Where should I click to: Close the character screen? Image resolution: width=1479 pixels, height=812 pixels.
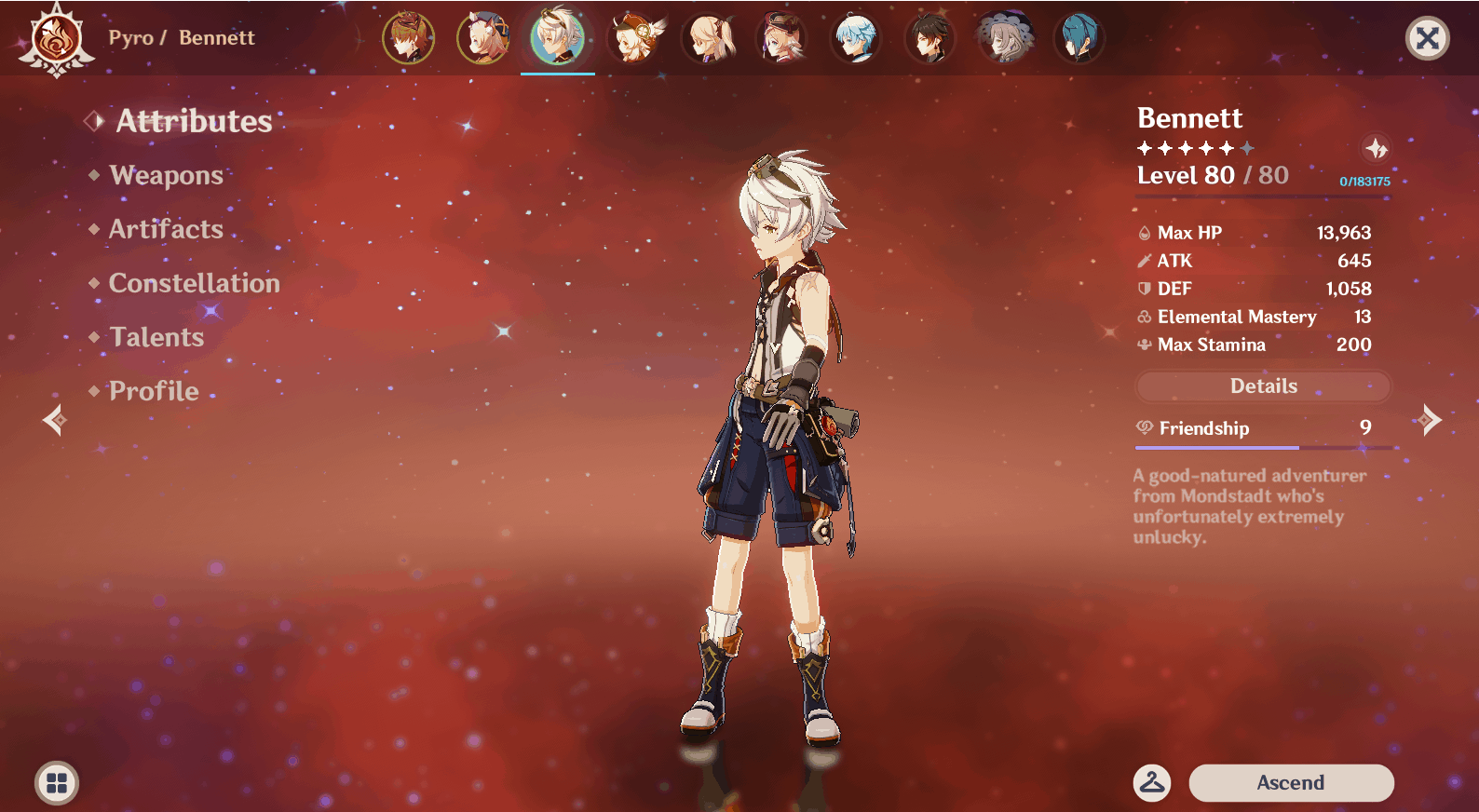point(1427,38)
